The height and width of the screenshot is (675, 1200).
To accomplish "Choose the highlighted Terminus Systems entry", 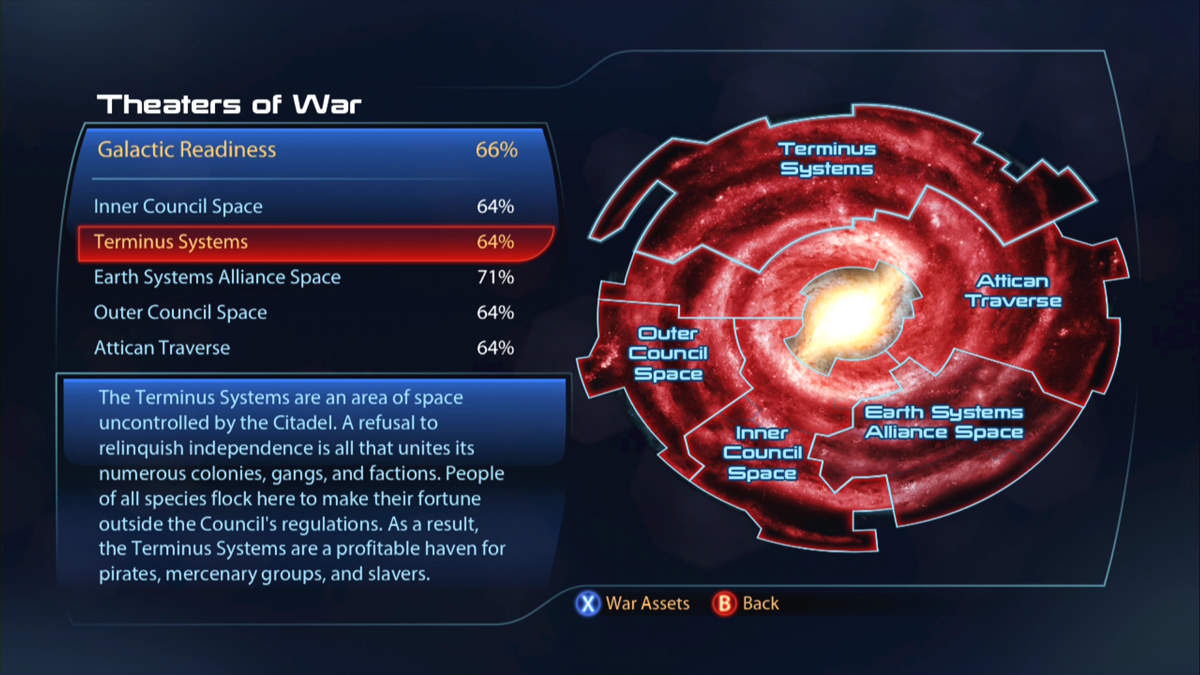I will point(300,242).
